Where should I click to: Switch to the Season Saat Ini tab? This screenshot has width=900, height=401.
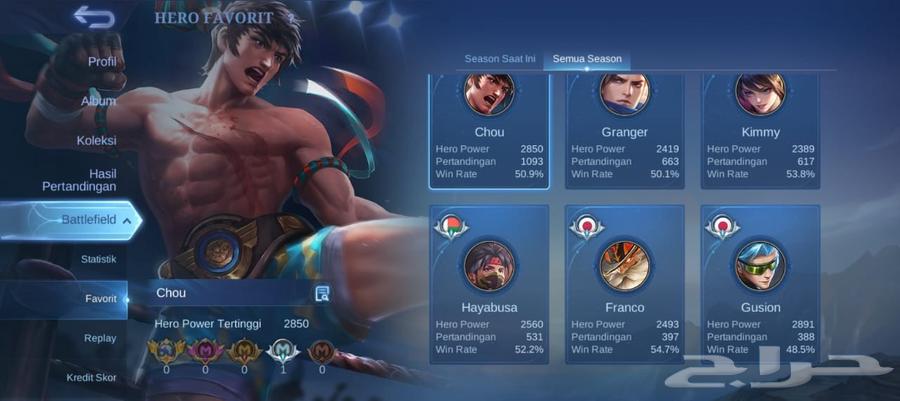click(x=500, y=59)
